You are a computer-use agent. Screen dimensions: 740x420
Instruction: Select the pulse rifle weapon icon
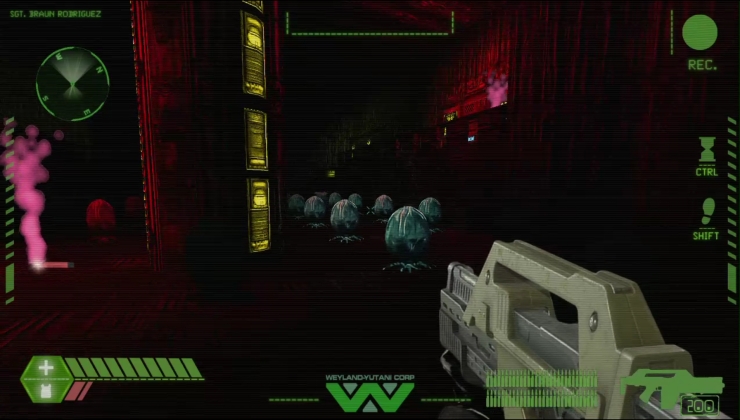click(x=668, y=388)
